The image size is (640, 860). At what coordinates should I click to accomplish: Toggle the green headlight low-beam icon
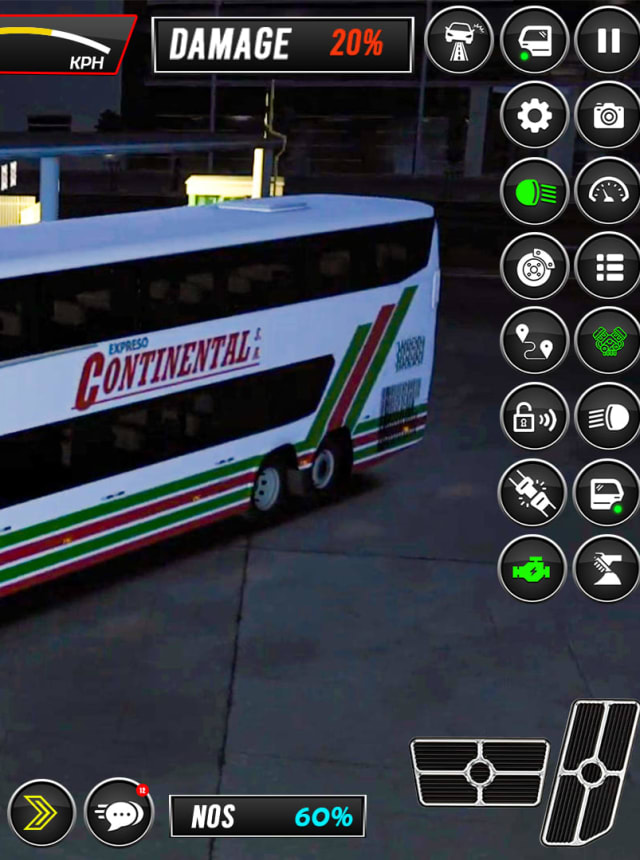534,191
